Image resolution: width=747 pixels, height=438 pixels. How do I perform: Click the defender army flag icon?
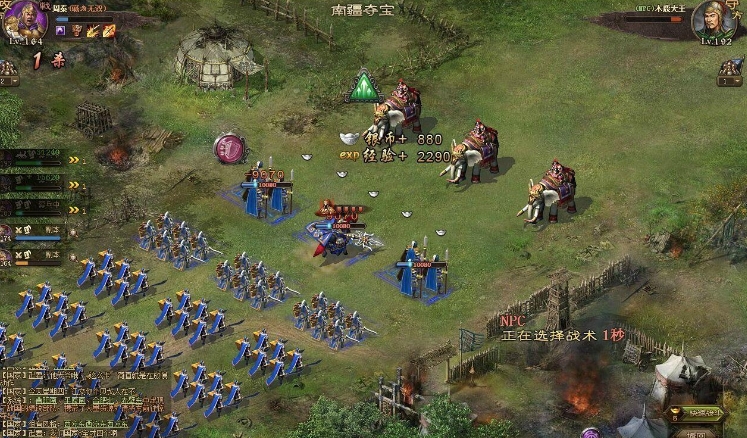[729, 68]
